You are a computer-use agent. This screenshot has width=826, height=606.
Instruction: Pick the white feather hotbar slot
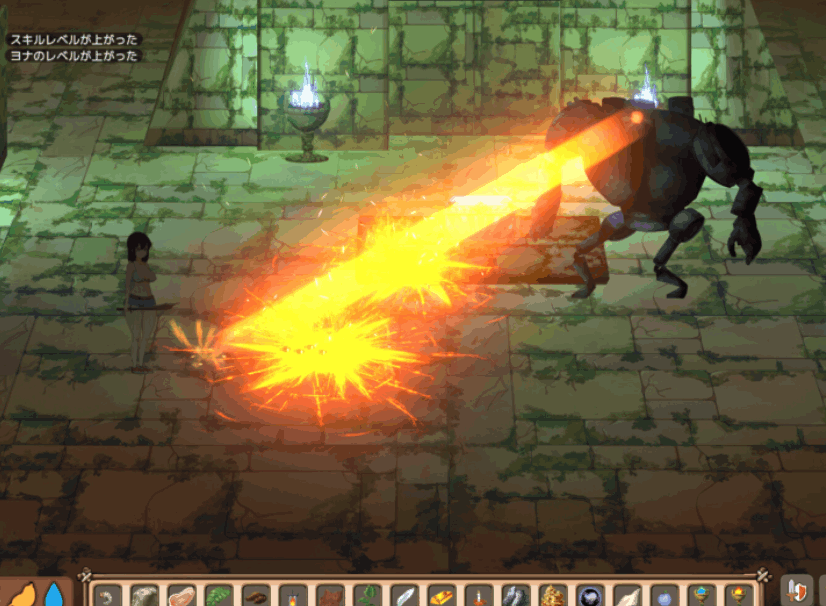click(404, 597)
